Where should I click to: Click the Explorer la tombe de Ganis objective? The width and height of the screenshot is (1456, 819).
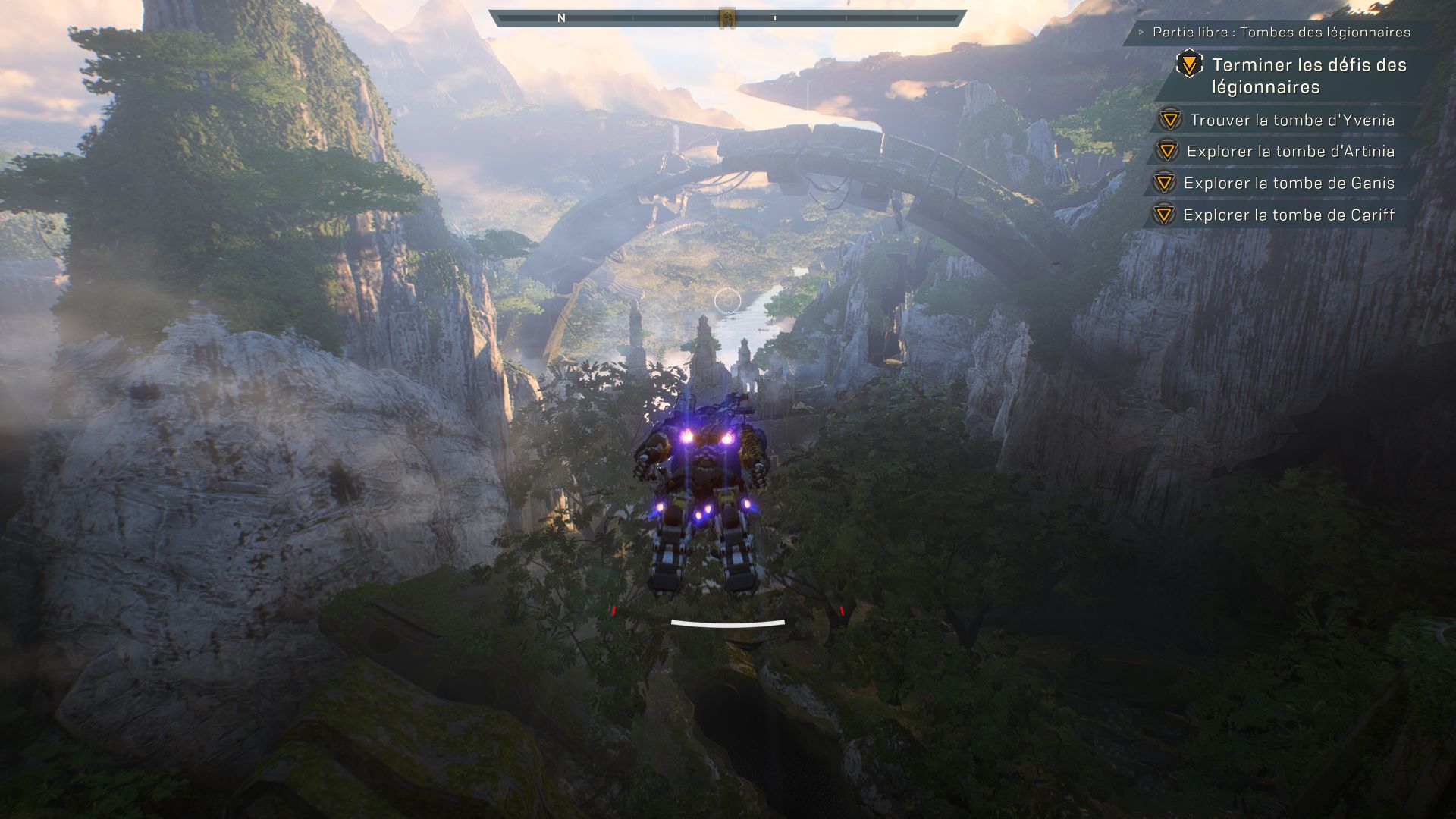[x=1288, y=184]
